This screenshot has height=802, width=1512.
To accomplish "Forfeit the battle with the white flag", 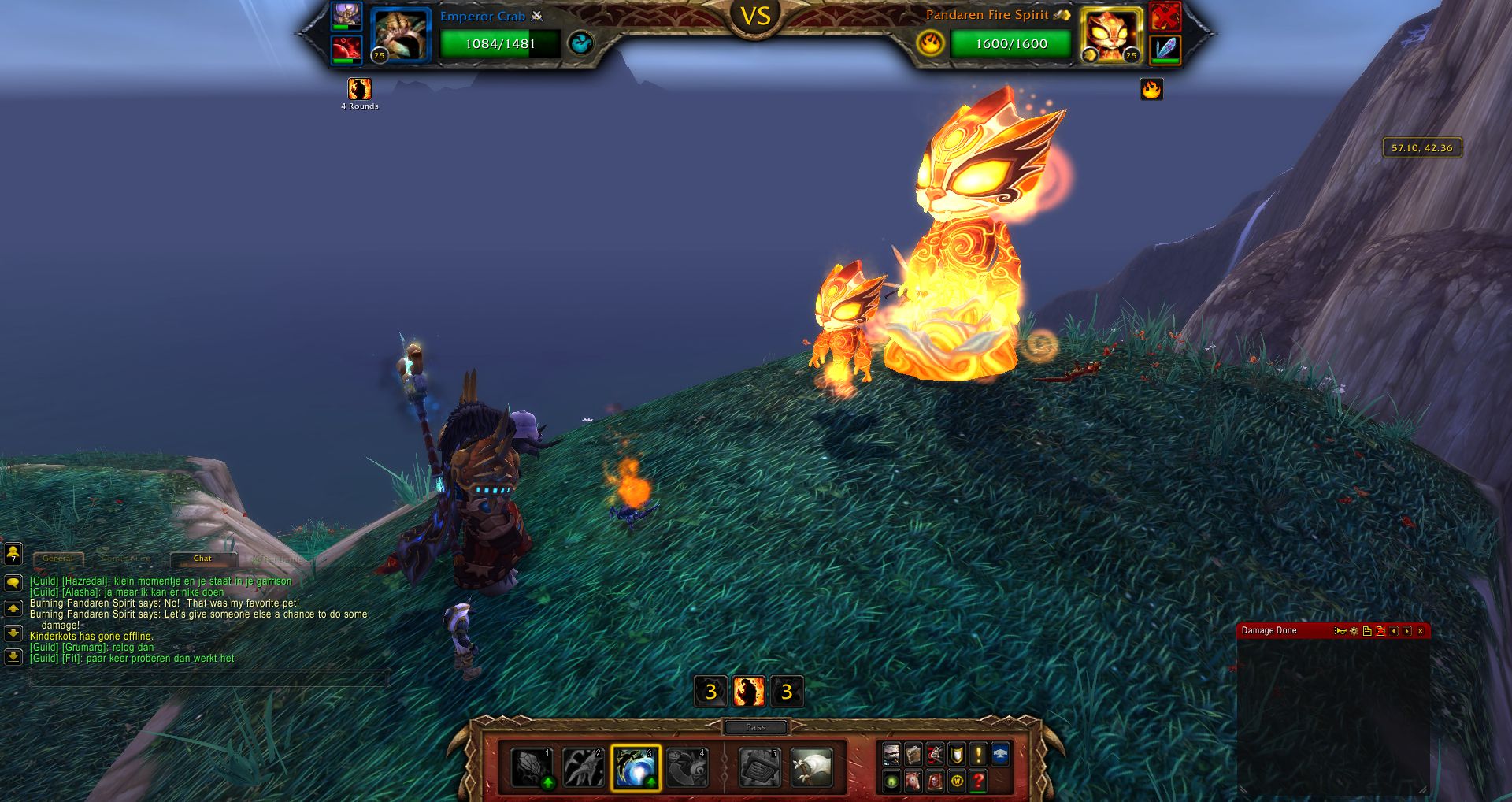I will pos(811,768).
